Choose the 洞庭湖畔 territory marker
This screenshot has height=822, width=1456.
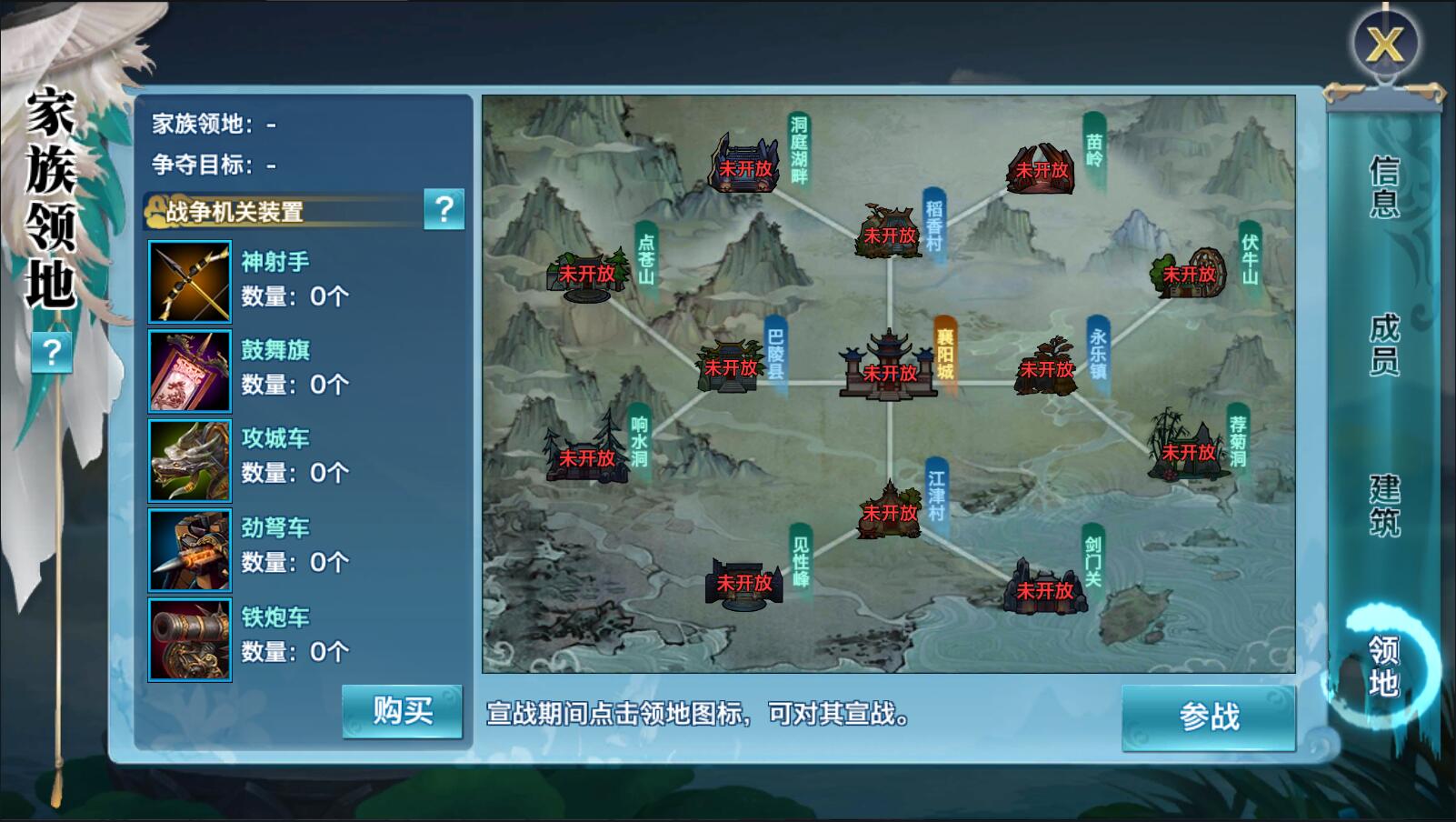click(x=745, y=165)
